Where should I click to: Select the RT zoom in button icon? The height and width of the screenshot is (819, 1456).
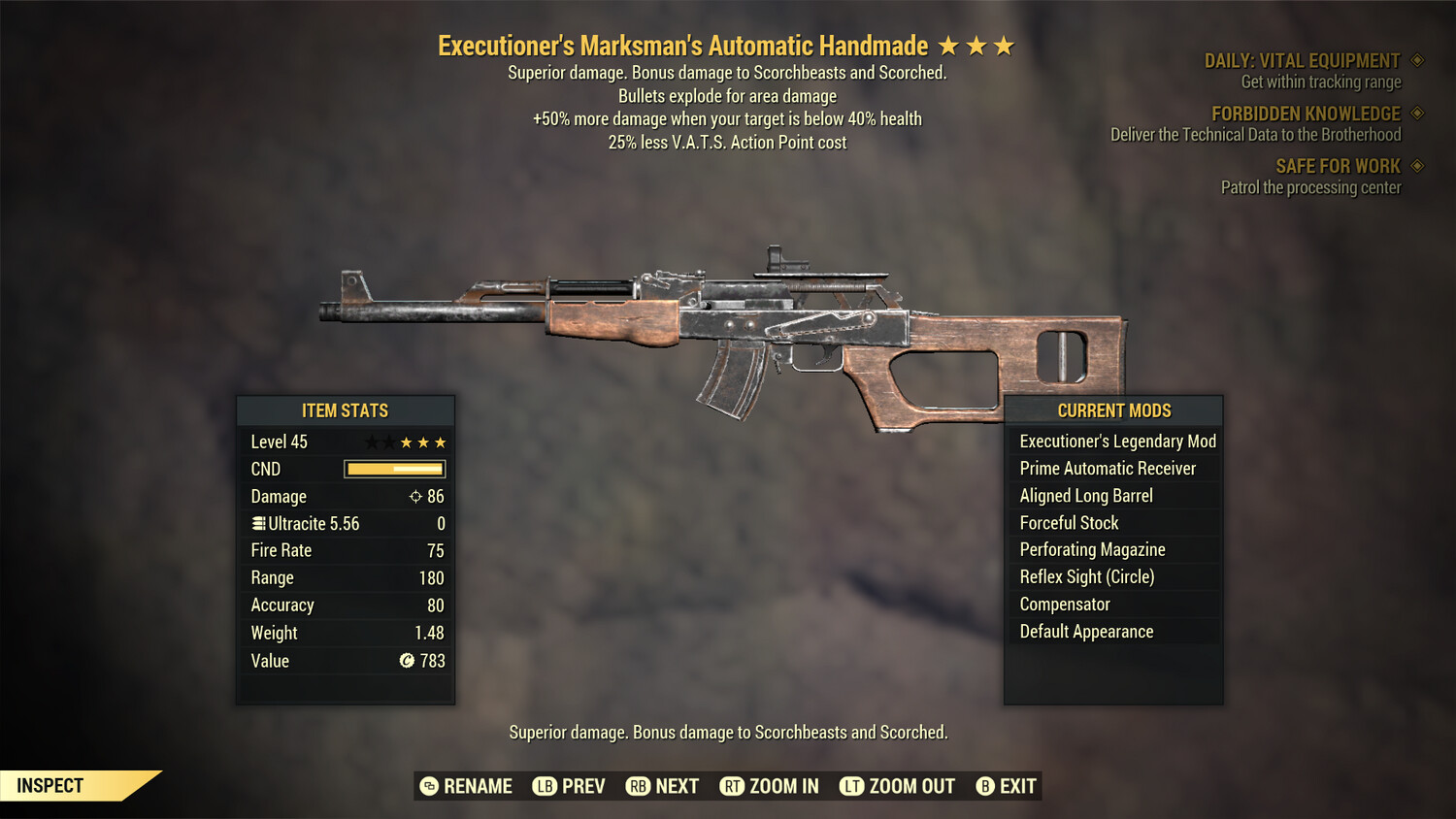coord(734,786)
